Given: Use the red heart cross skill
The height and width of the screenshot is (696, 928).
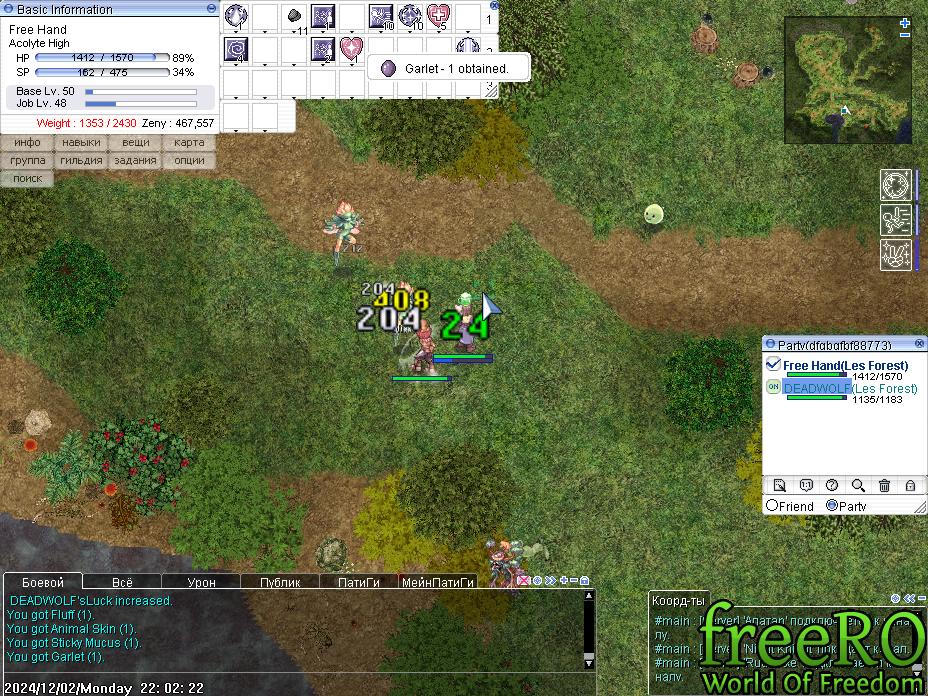Looking at the screenshot, I should (438, 16).
